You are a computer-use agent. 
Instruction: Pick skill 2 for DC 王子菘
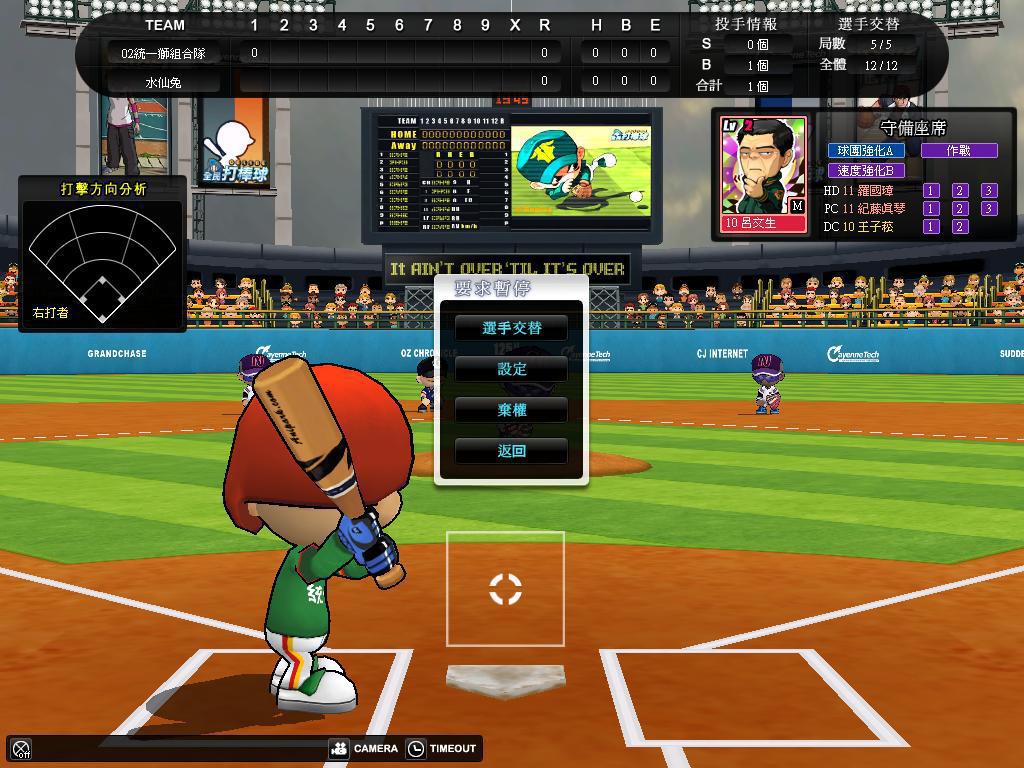coord(959,226)
